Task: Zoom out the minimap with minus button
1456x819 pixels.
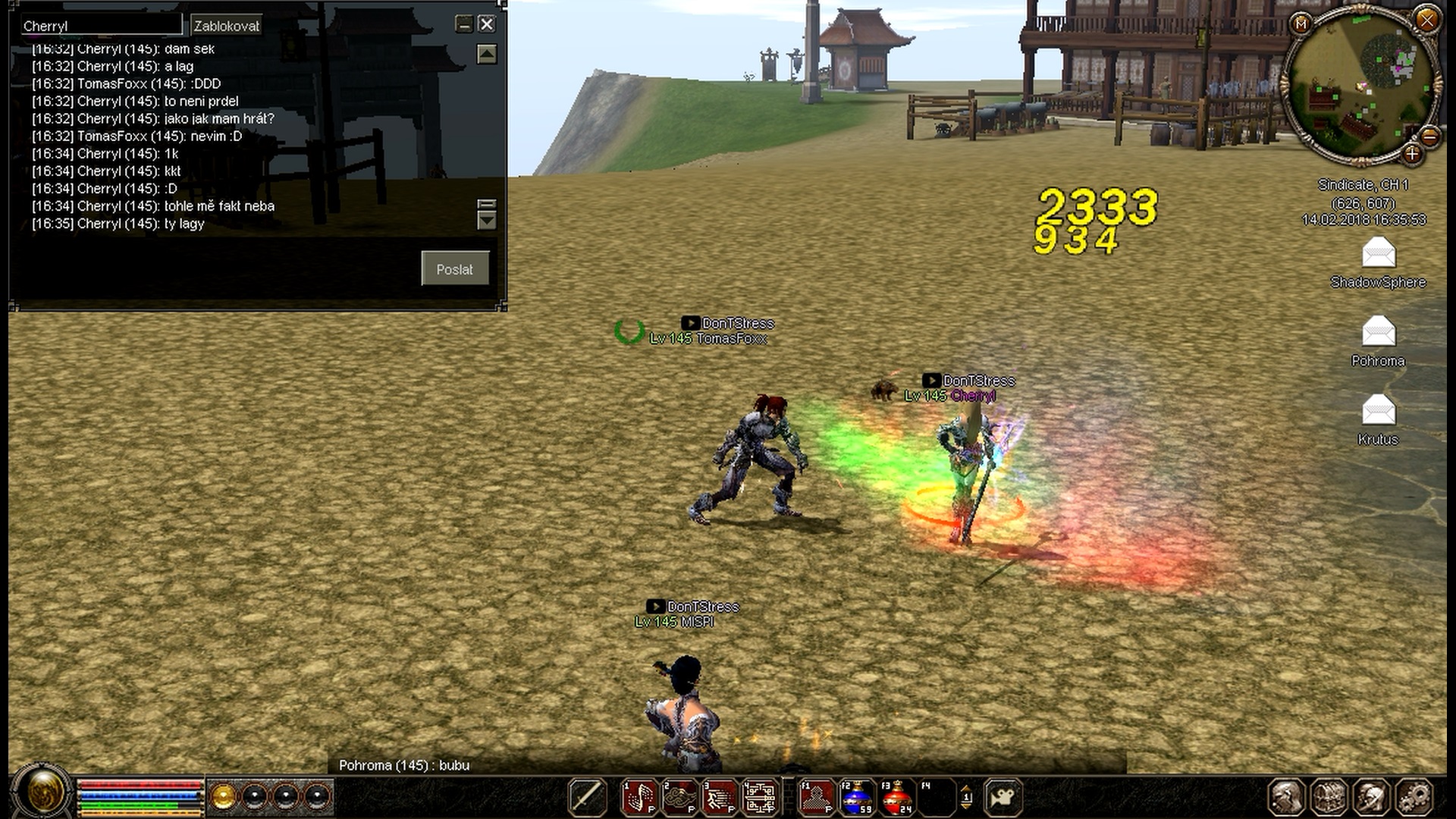Action: (1429, 136)
